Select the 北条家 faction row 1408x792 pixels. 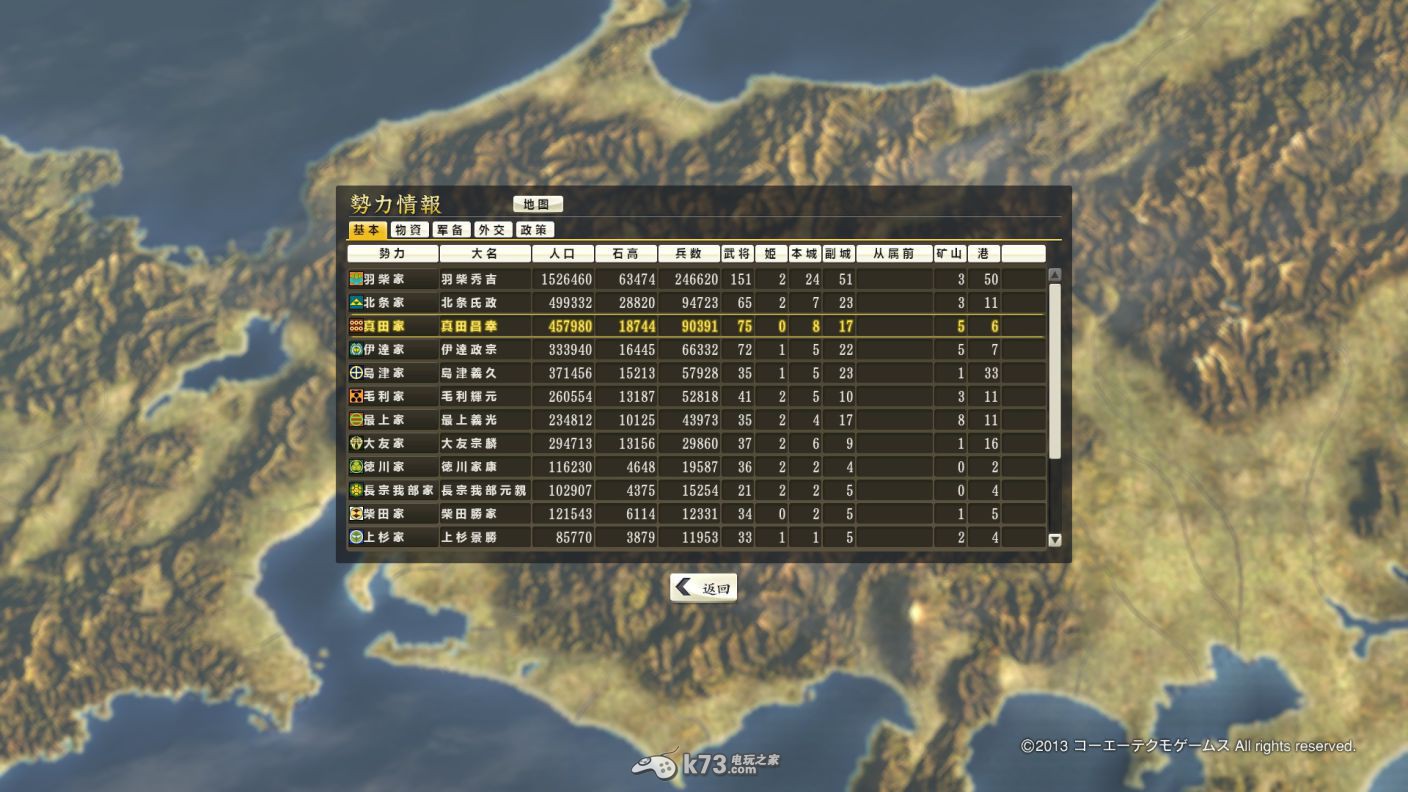click(392, 302)
